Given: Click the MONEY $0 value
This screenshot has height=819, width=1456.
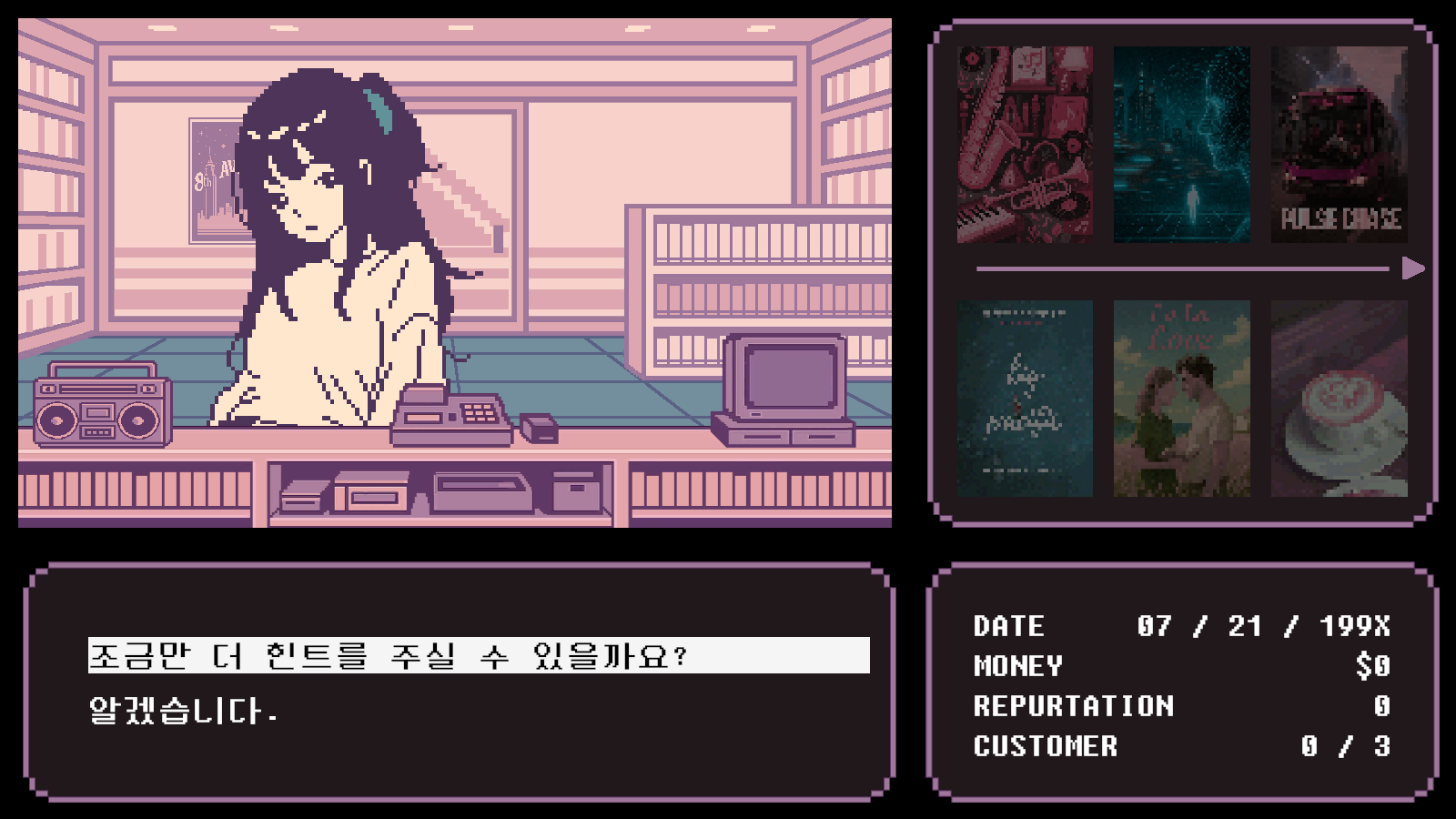Looking at the screenshot, I should click(x=1374, y=666).
